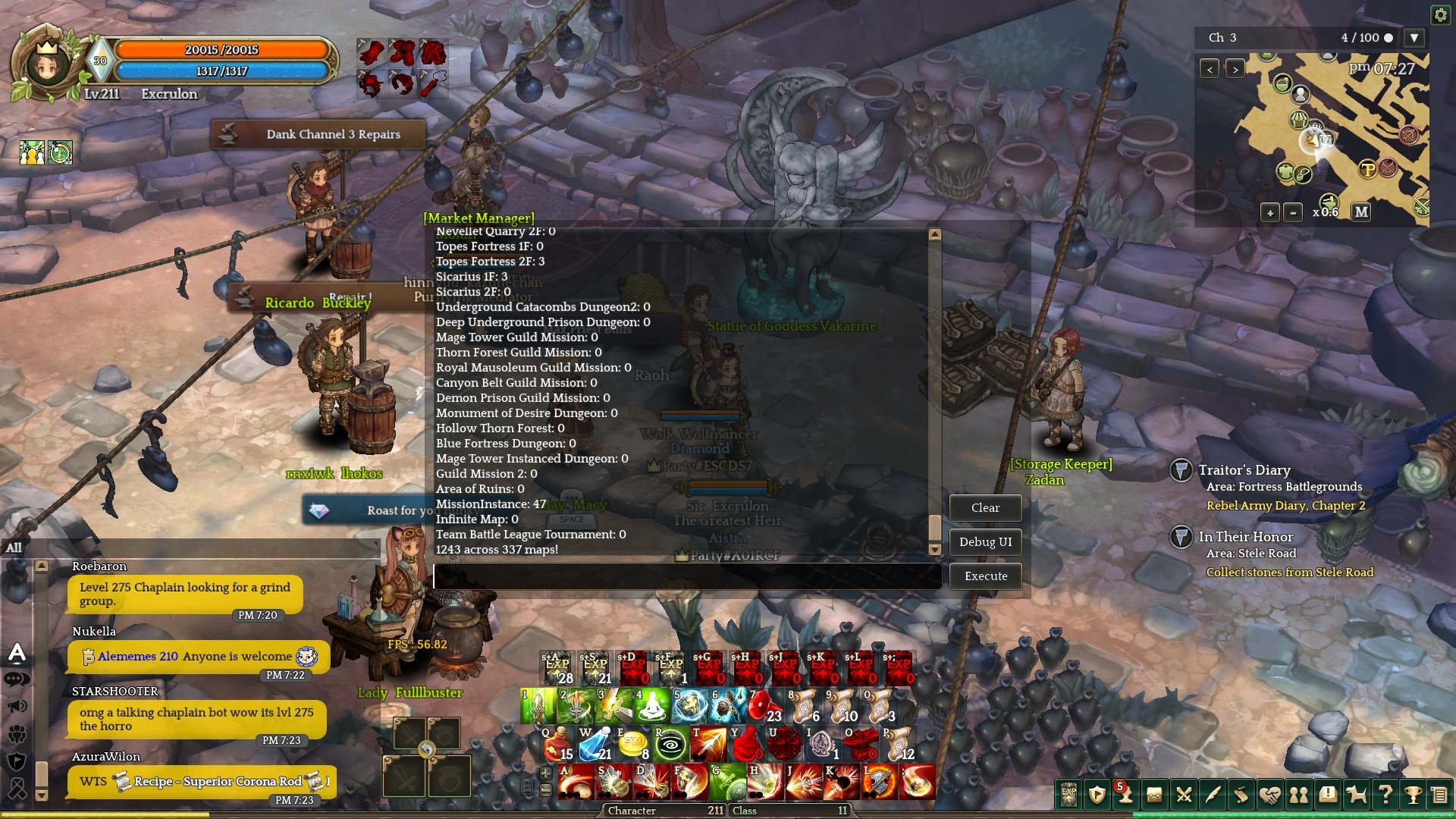
Task: Use the red megaphone item slot
Action: coord(764,707)
